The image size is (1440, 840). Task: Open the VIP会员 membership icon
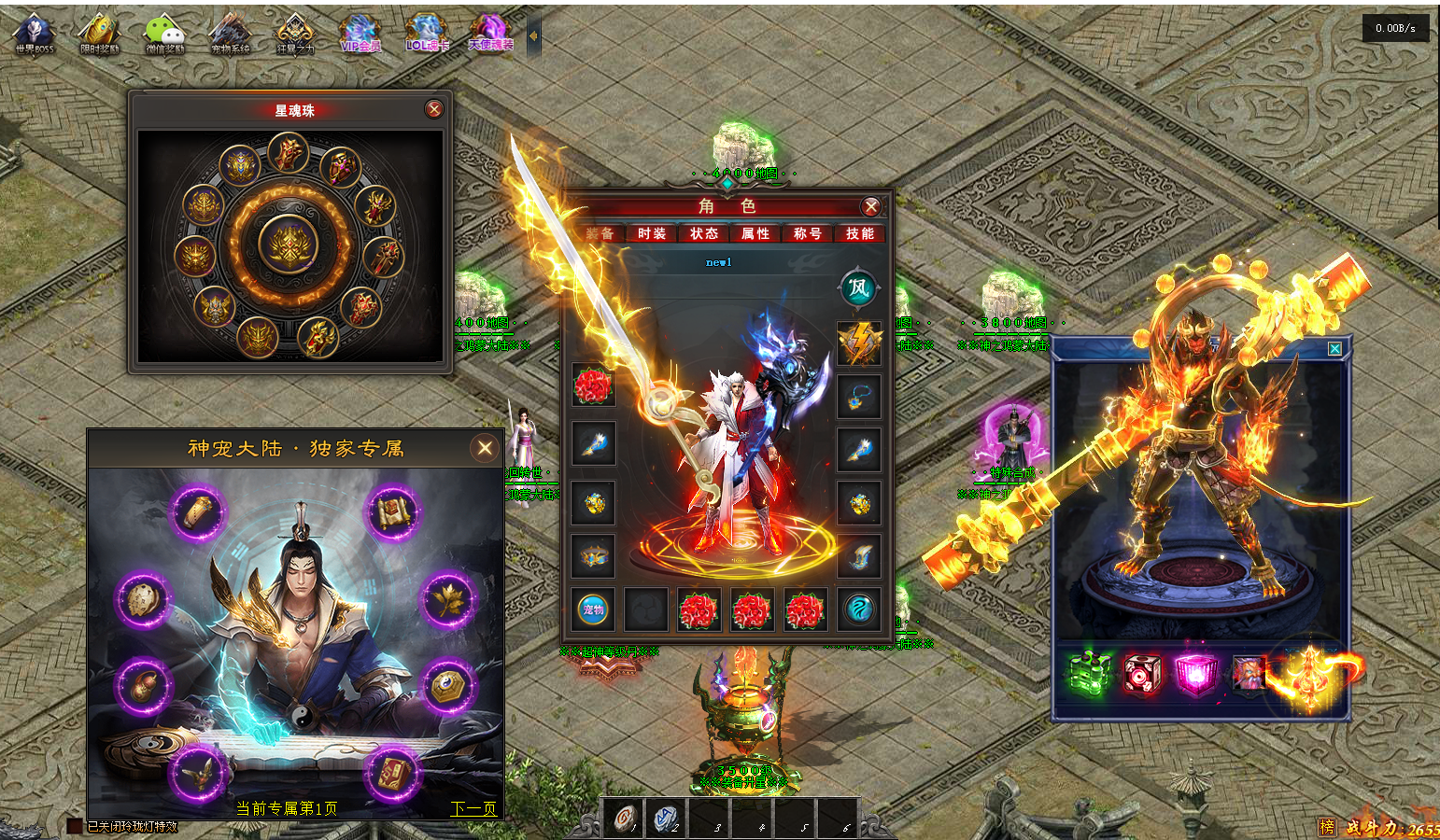tap(360, 34)
